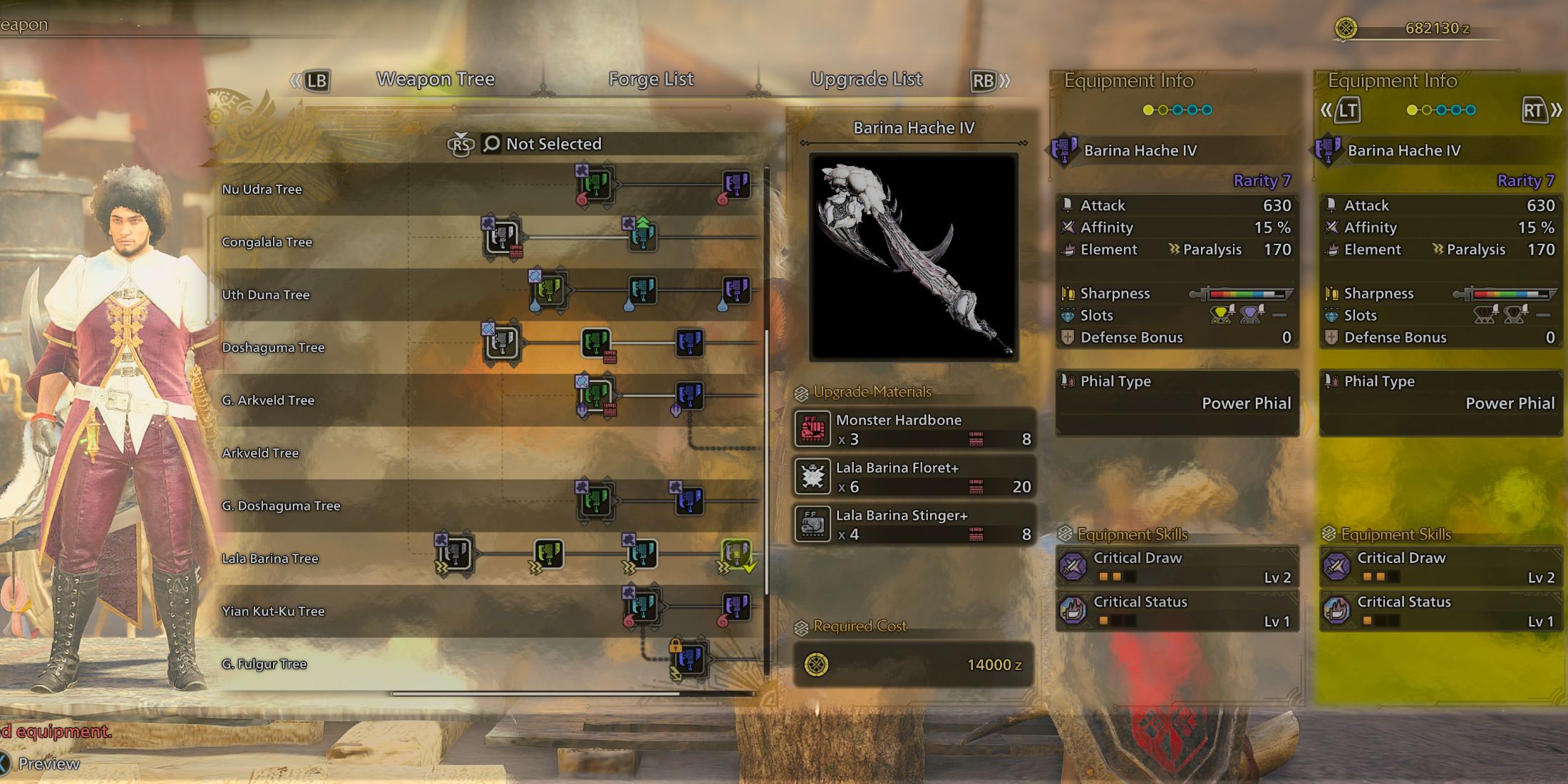Choose the Lala Barina Stinger+ material row
The image size is (1568, 784).
pos(914,525)
